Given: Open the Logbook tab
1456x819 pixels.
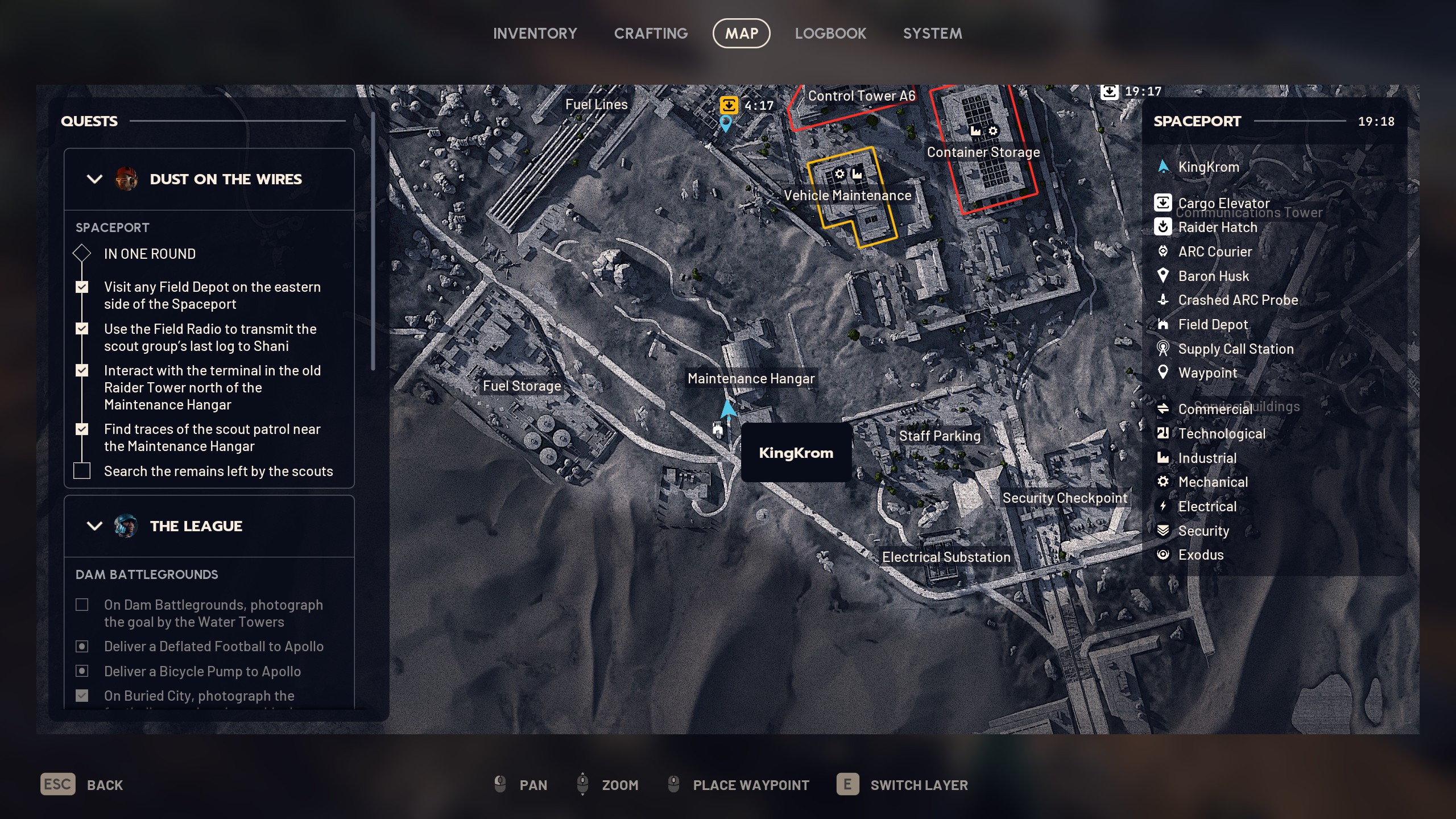Looking at the screenshot, I should [830, 34].
